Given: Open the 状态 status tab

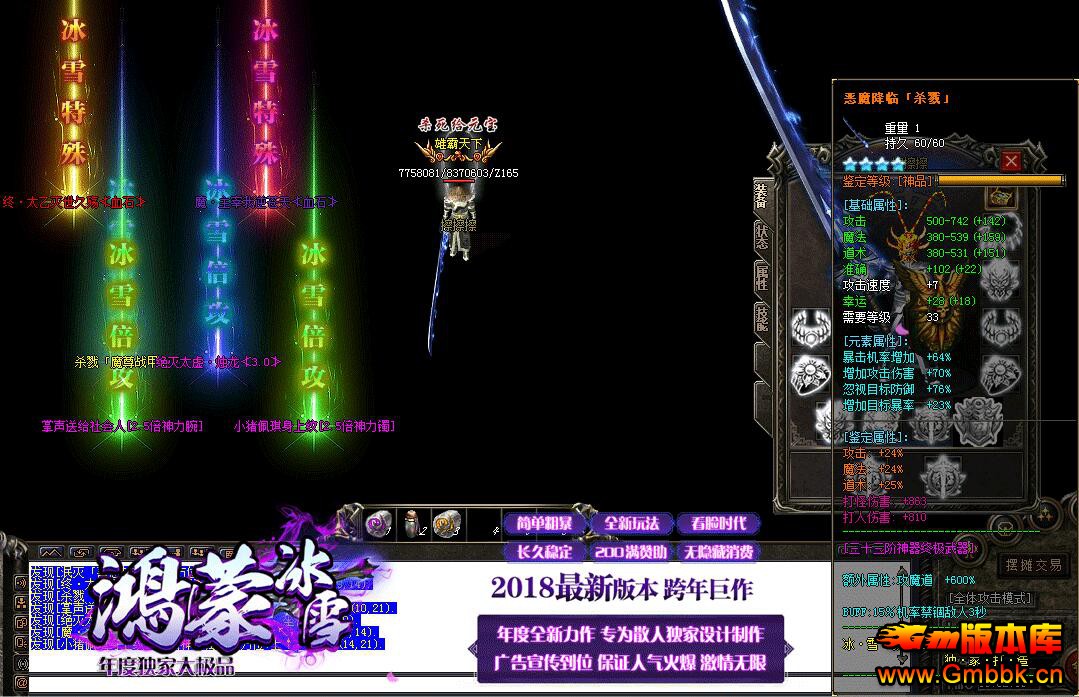Looking at the screenshot, I should [761, 237].
